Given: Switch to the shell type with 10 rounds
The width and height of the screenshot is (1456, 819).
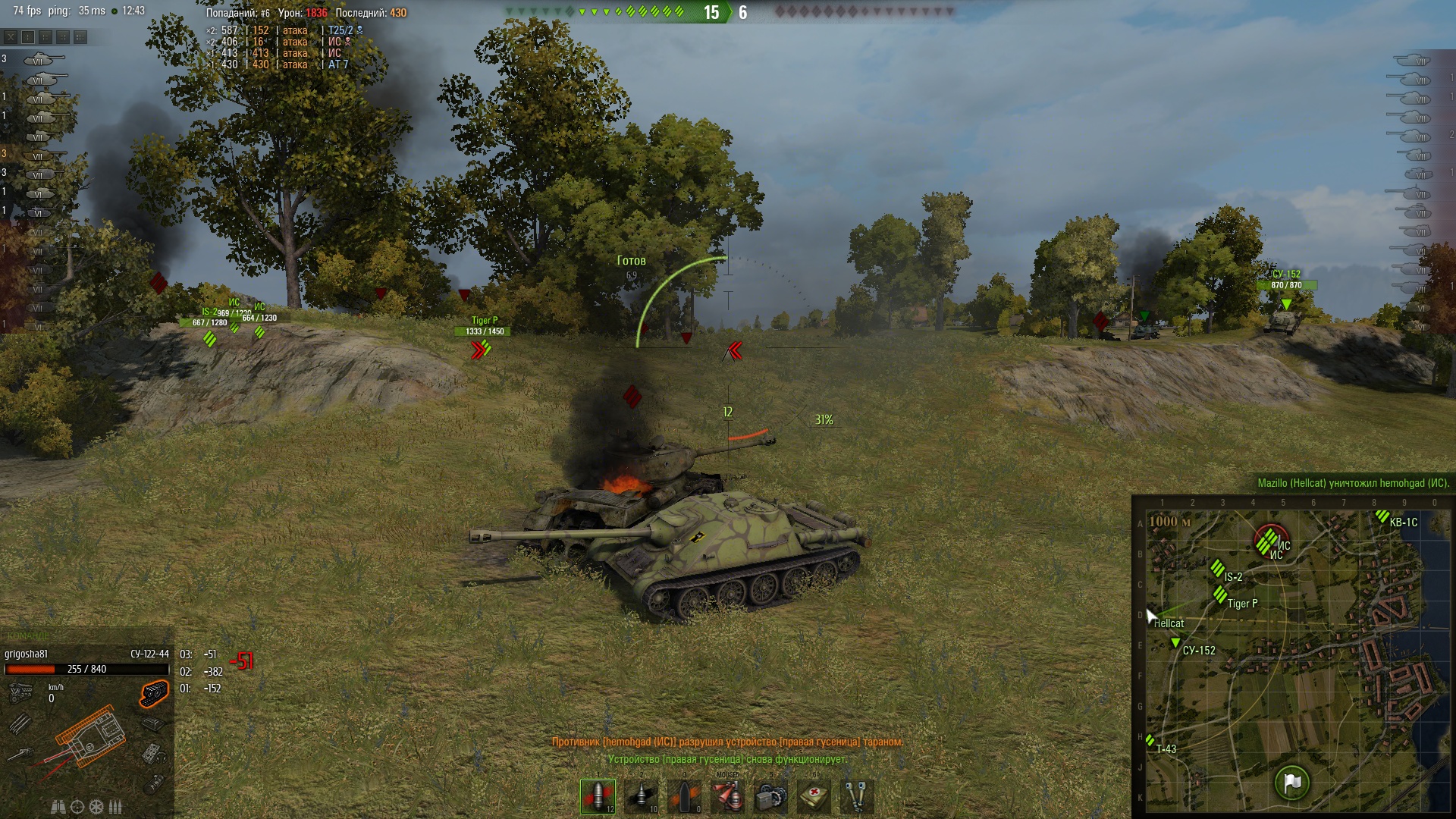Looking at the screenshot, I should [x=642, y=796].
